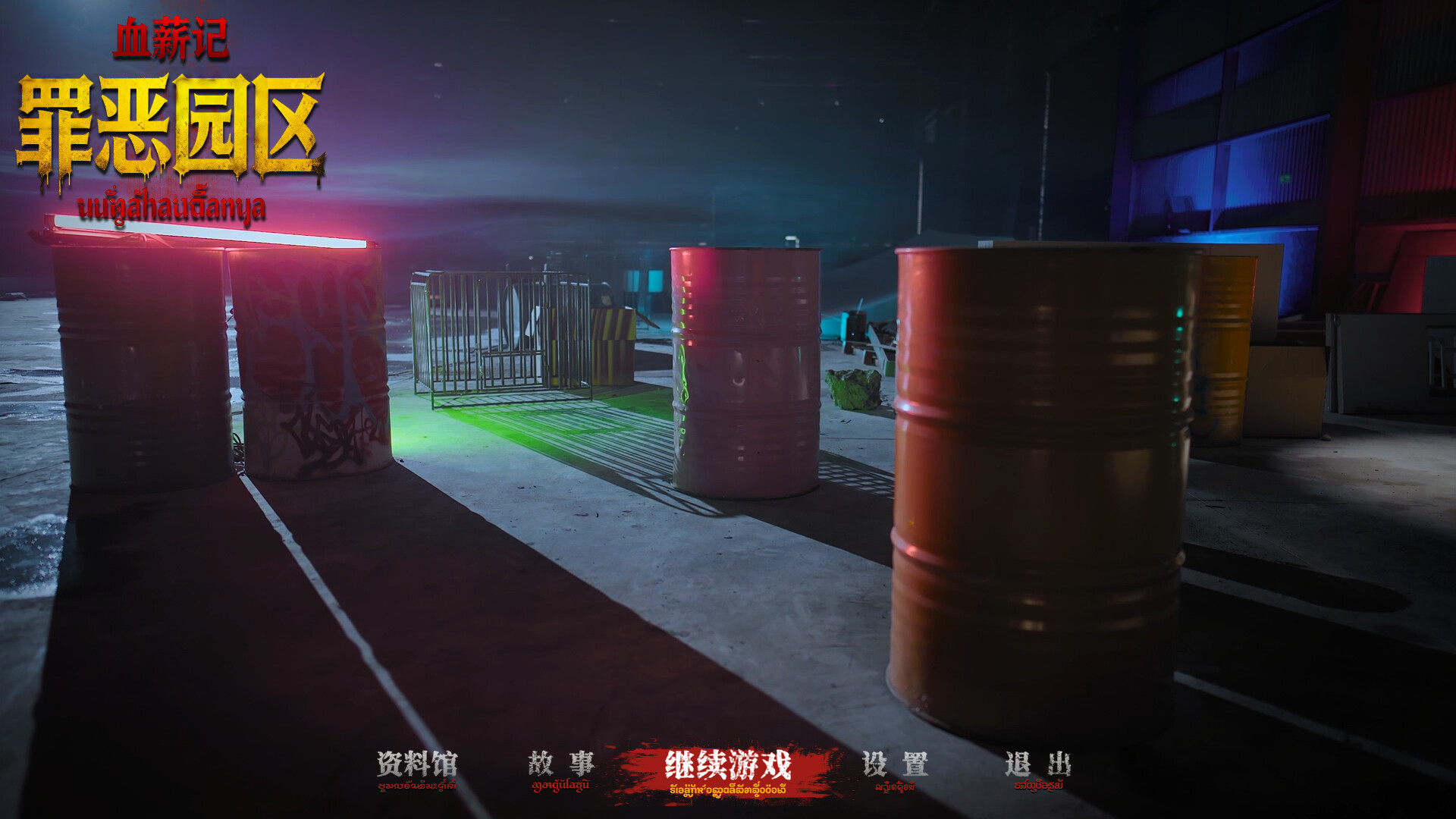This screenshot has height=819, width=1456.
Task: Click the Khmer subtitle under 退出
Action: tap(1040, 787)
